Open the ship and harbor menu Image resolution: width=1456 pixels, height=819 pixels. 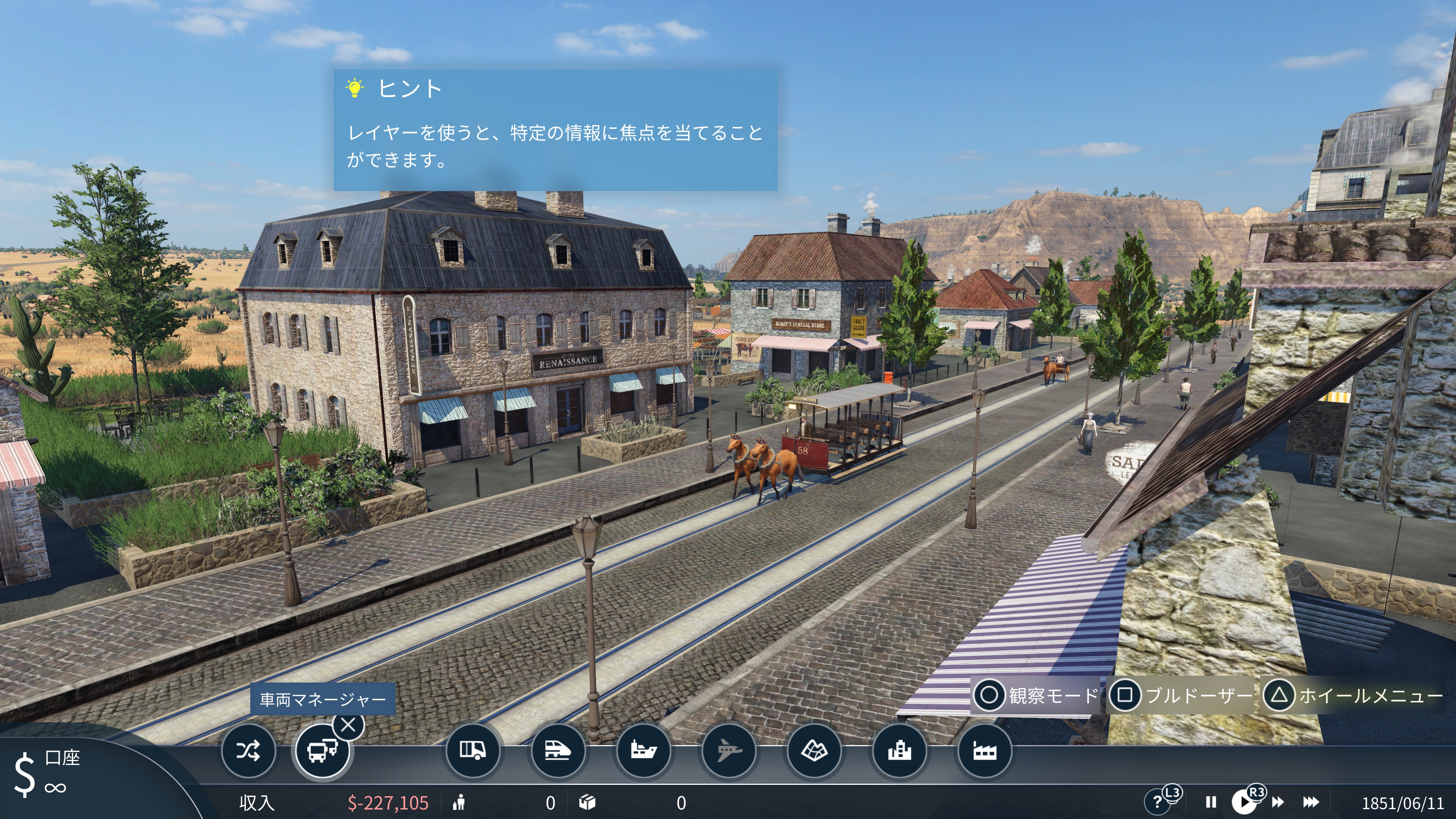(x=643, y=751)
